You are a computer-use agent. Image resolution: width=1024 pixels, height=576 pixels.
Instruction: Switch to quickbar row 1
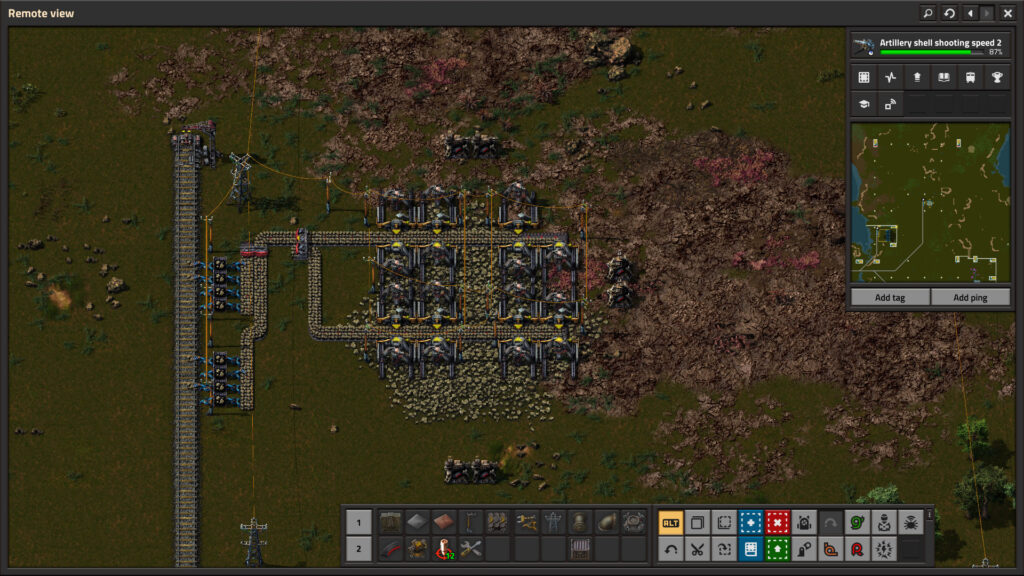[x=358, y=522]
